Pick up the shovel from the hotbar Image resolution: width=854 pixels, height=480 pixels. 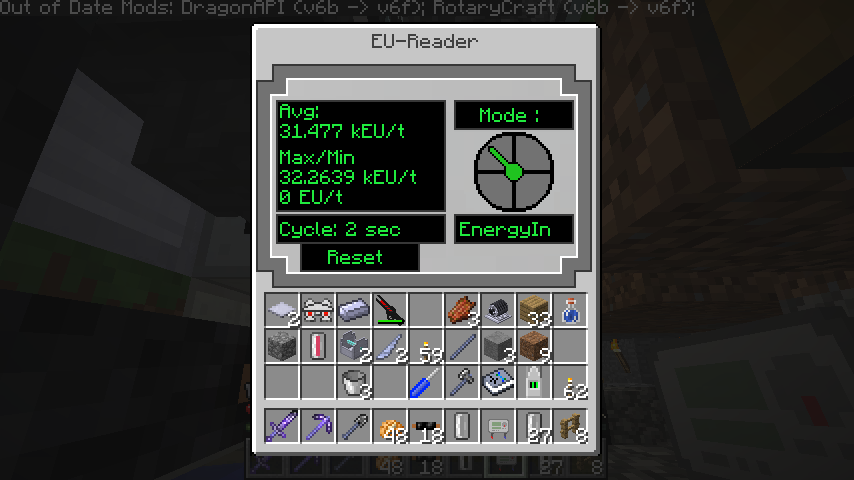coord(354,426)
